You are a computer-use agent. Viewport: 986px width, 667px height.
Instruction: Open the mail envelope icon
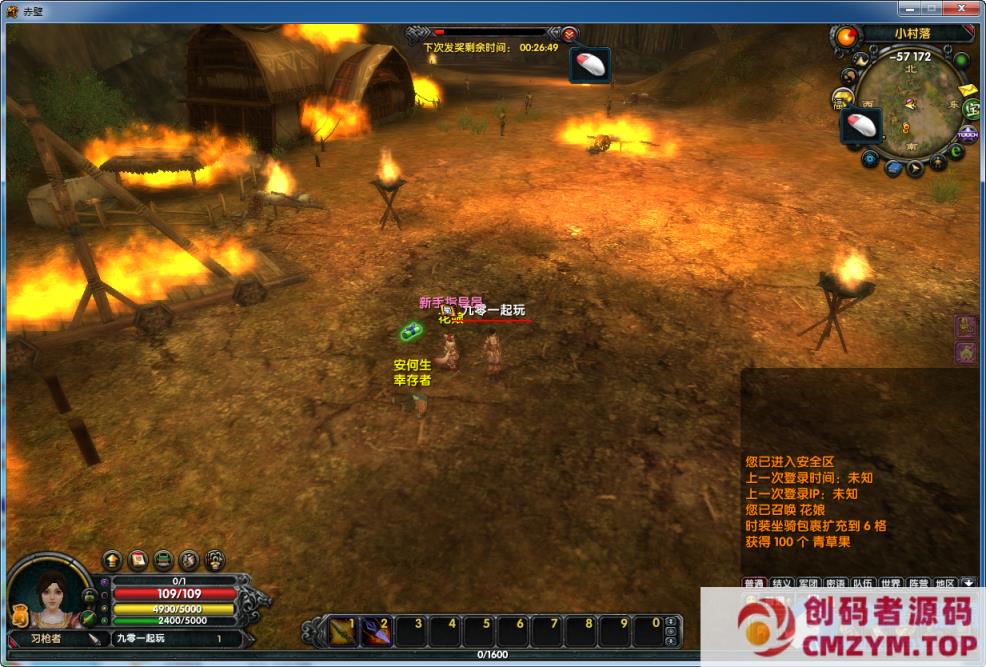click(x=967, y=91)
